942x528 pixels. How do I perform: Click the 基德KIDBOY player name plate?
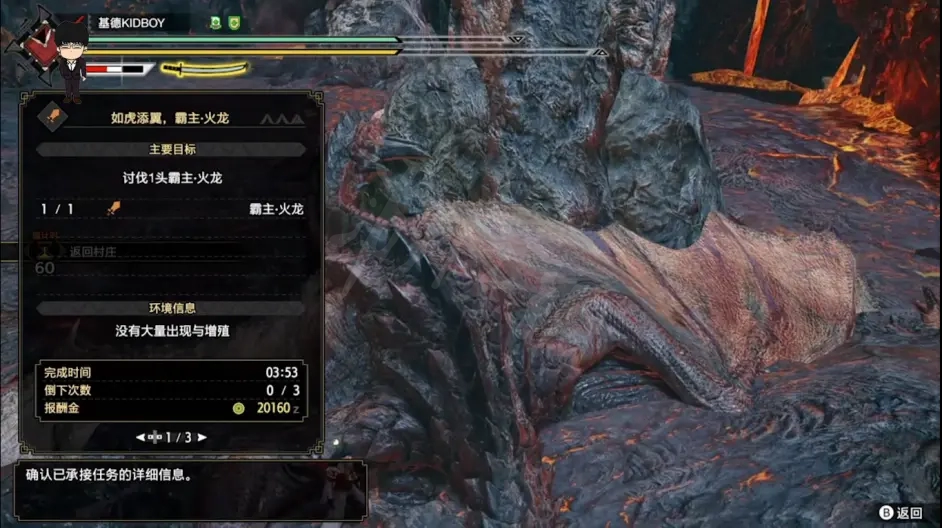131,22
